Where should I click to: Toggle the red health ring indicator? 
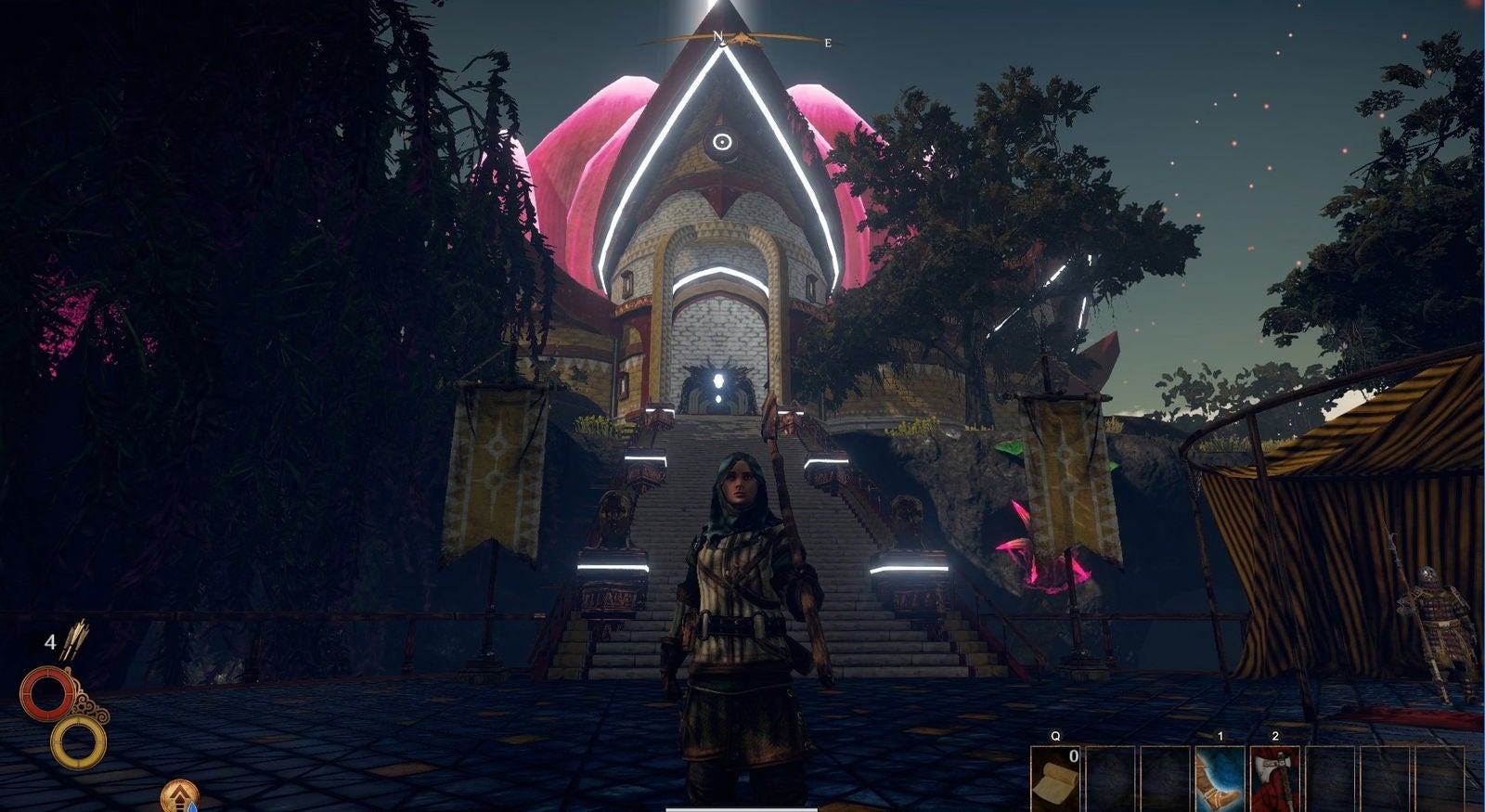48,693
